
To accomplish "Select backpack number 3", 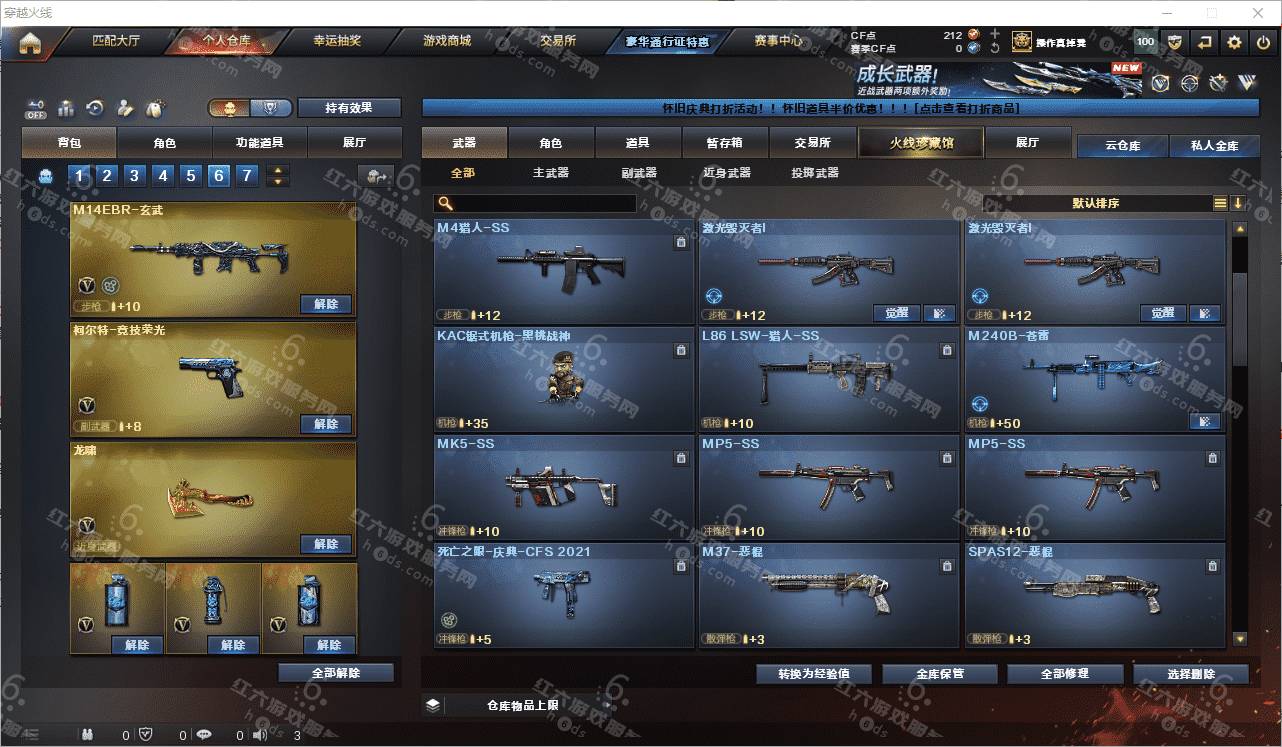I will coord(135,177).
